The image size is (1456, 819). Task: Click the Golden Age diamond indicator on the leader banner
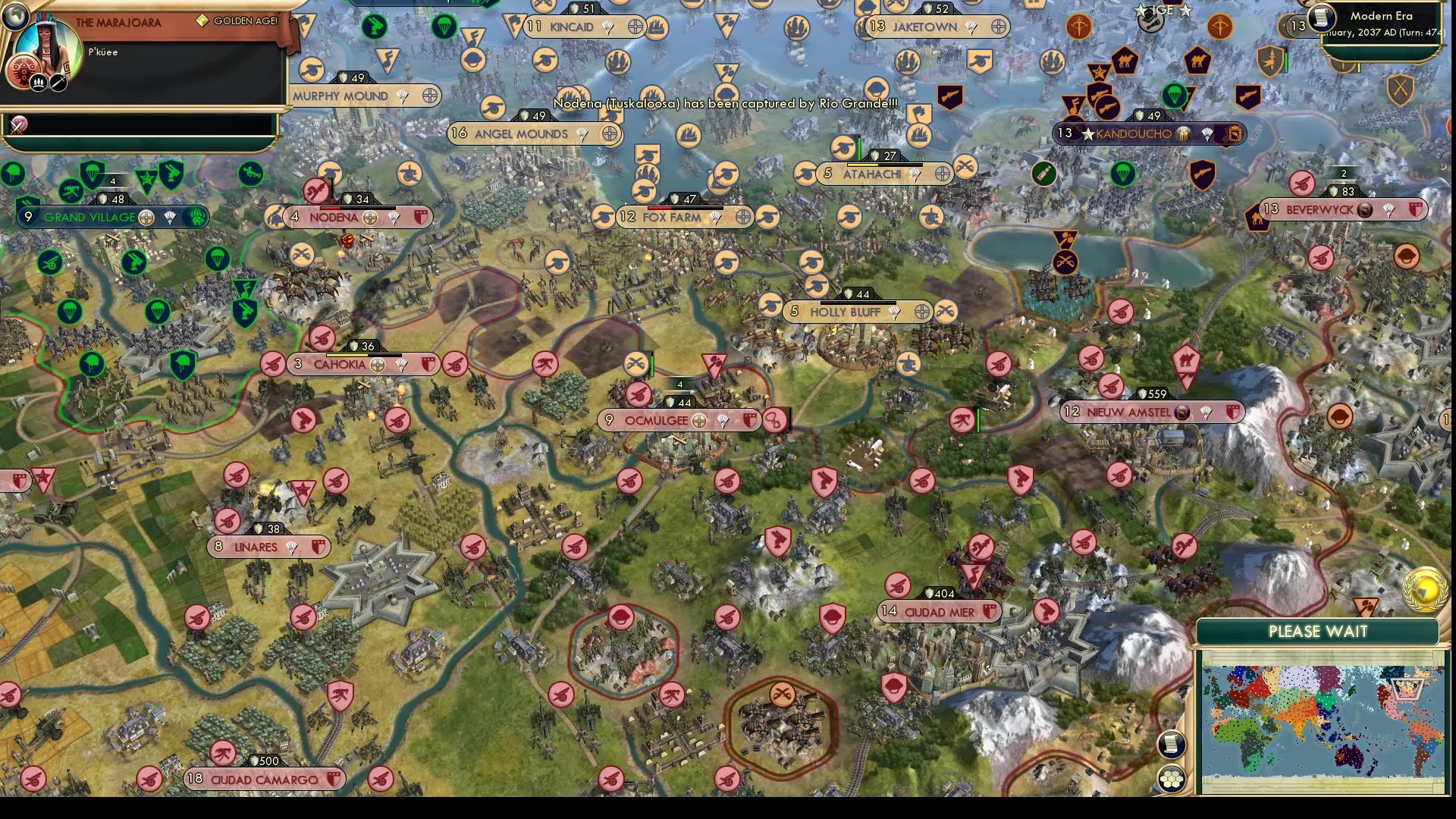click(203, 20)
